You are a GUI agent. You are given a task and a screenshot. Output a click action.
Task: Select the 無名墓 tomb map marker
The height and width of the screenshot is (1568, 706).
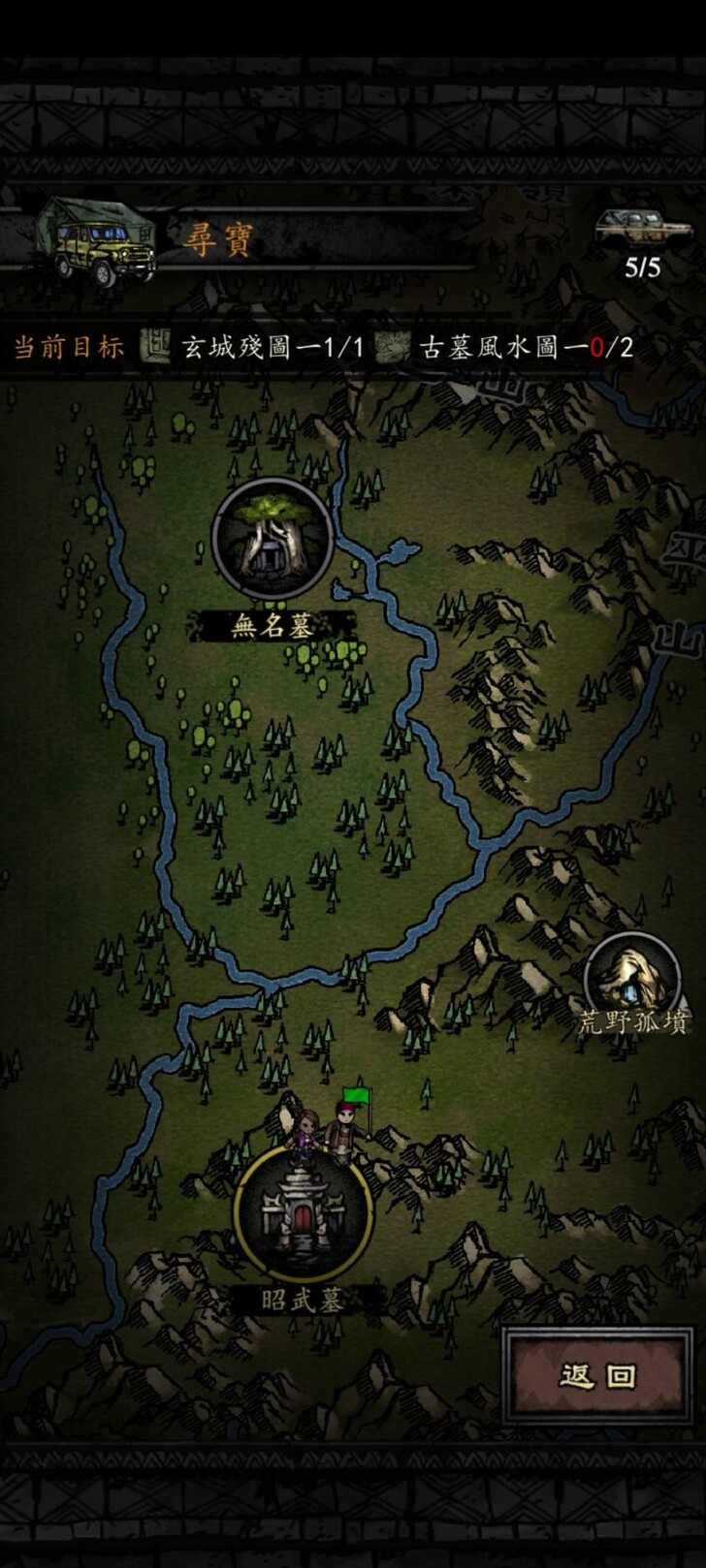[x=273, y=540]
